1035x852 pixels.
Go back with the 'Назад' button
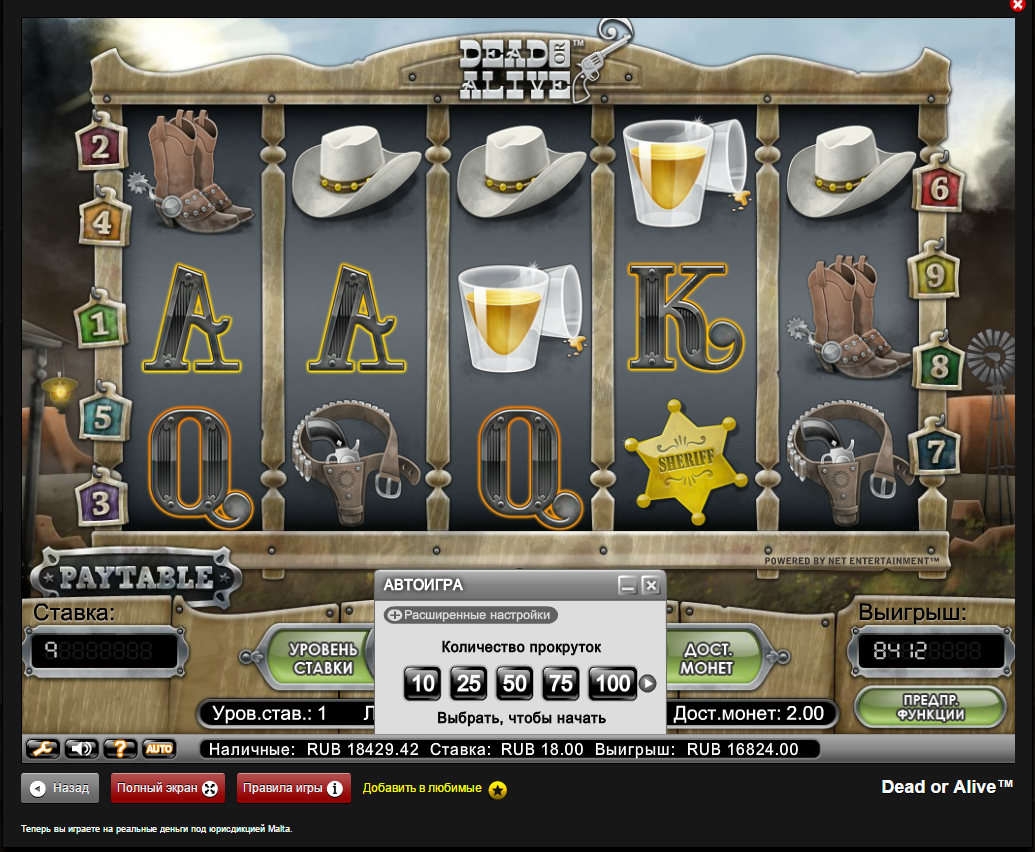coord(60,788)
